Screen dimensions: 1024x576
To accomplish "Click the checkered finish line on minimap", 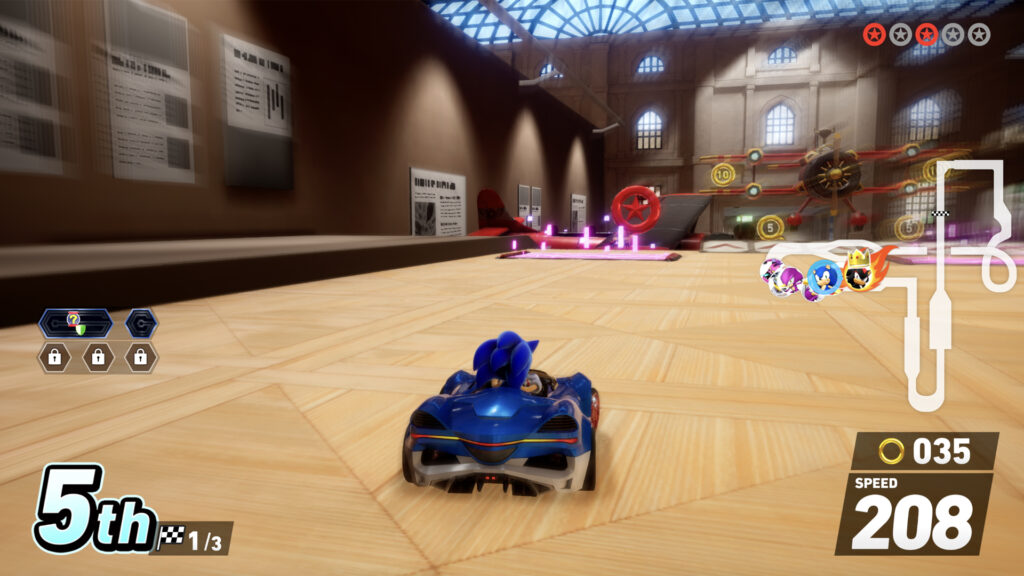I will [939, 214].
